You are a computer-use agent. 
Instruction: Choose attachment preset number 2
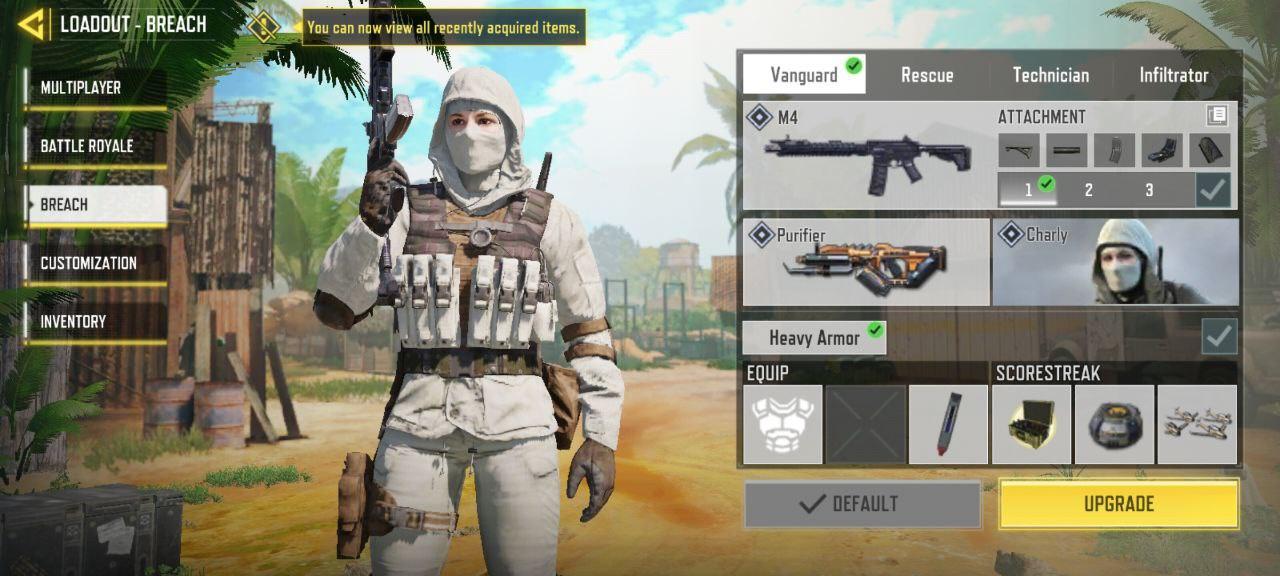(1088, 190)
